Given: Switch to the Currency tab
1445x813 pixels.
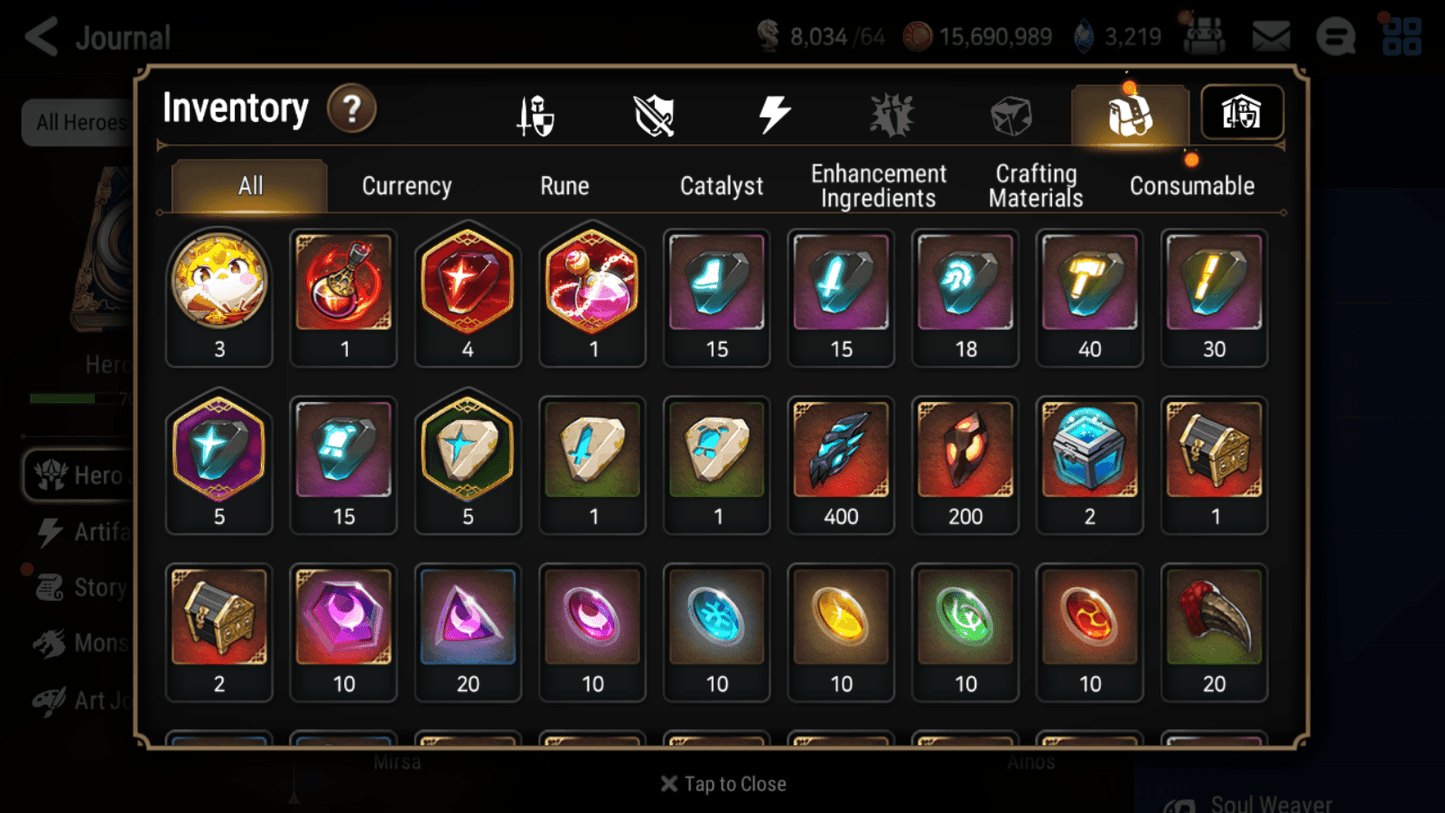Looking at the screenshot, I should (406, 185).
